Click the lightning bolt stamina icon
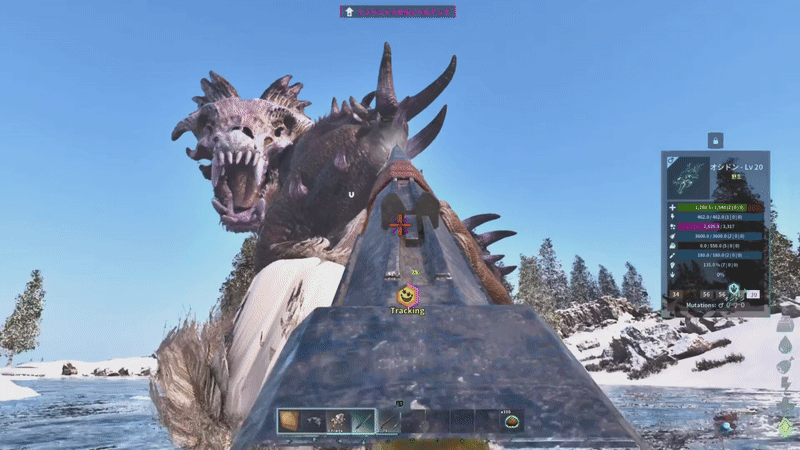This screenshot has height=450, width=800. pyautogui.click(x=785, y=385)
